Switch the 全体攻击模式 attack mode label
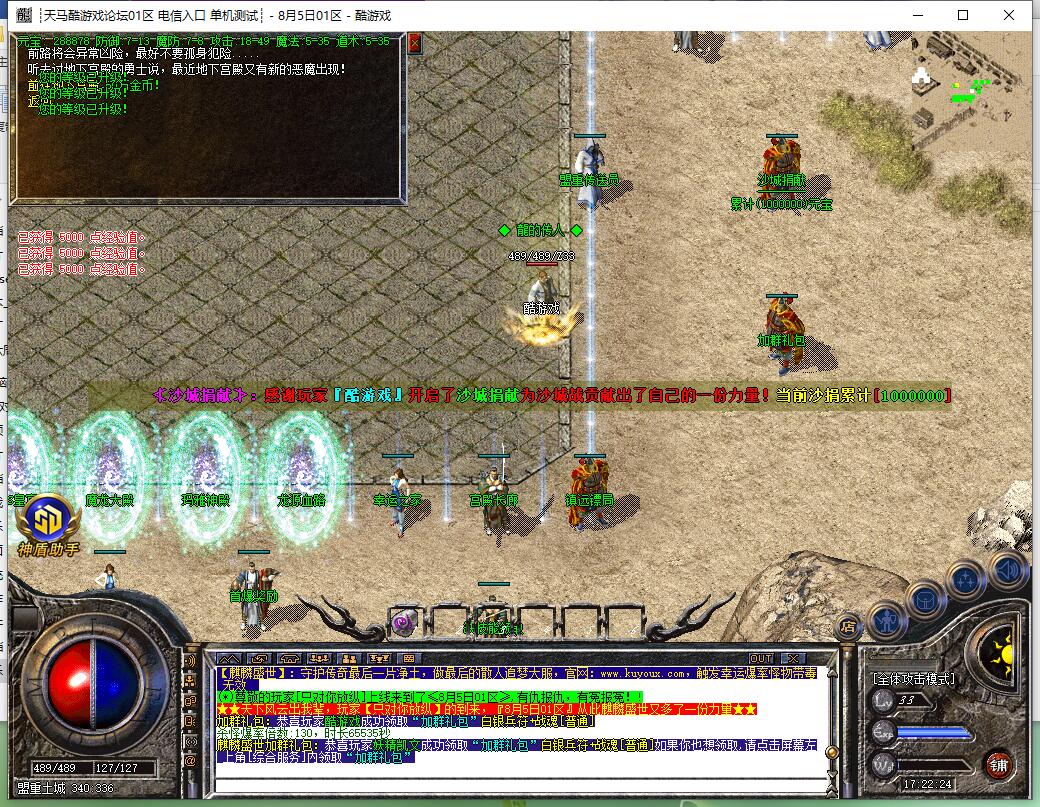This screenshot has height=807, width=1040. pos(914,678)
